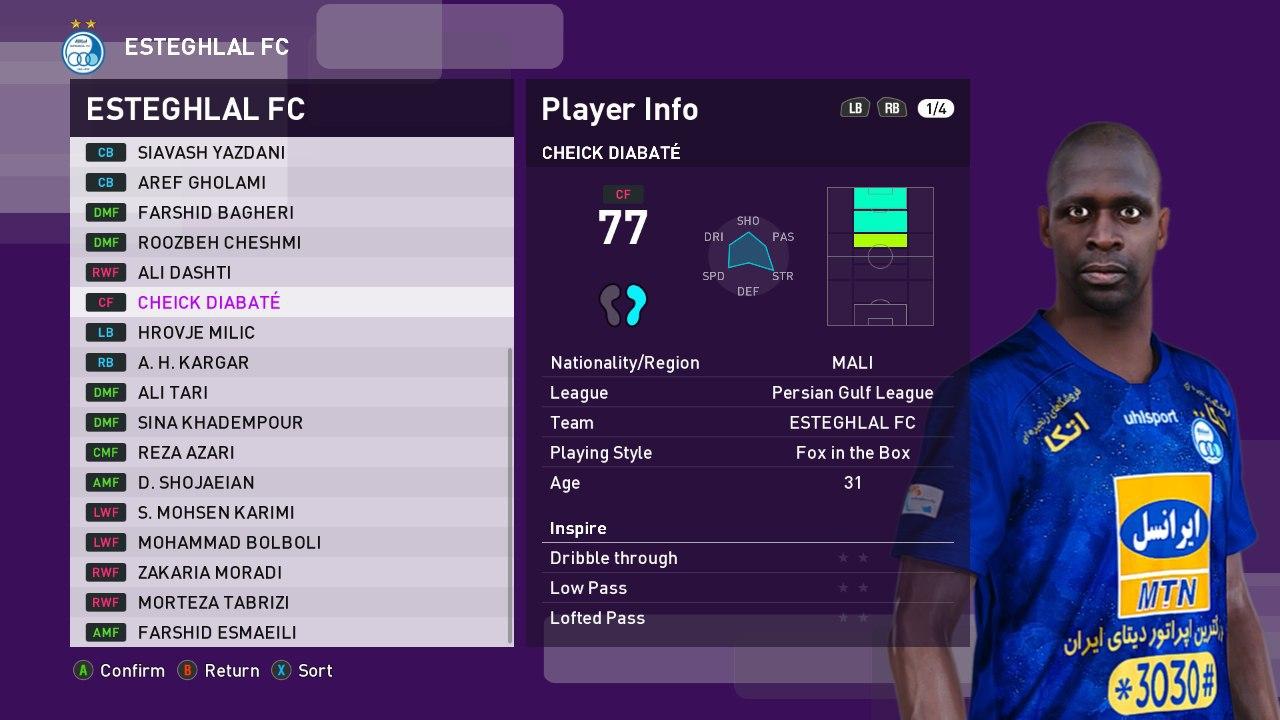Click the Confirm option
The width and height of the screenshot is (1280, 720).
point(120,671)
